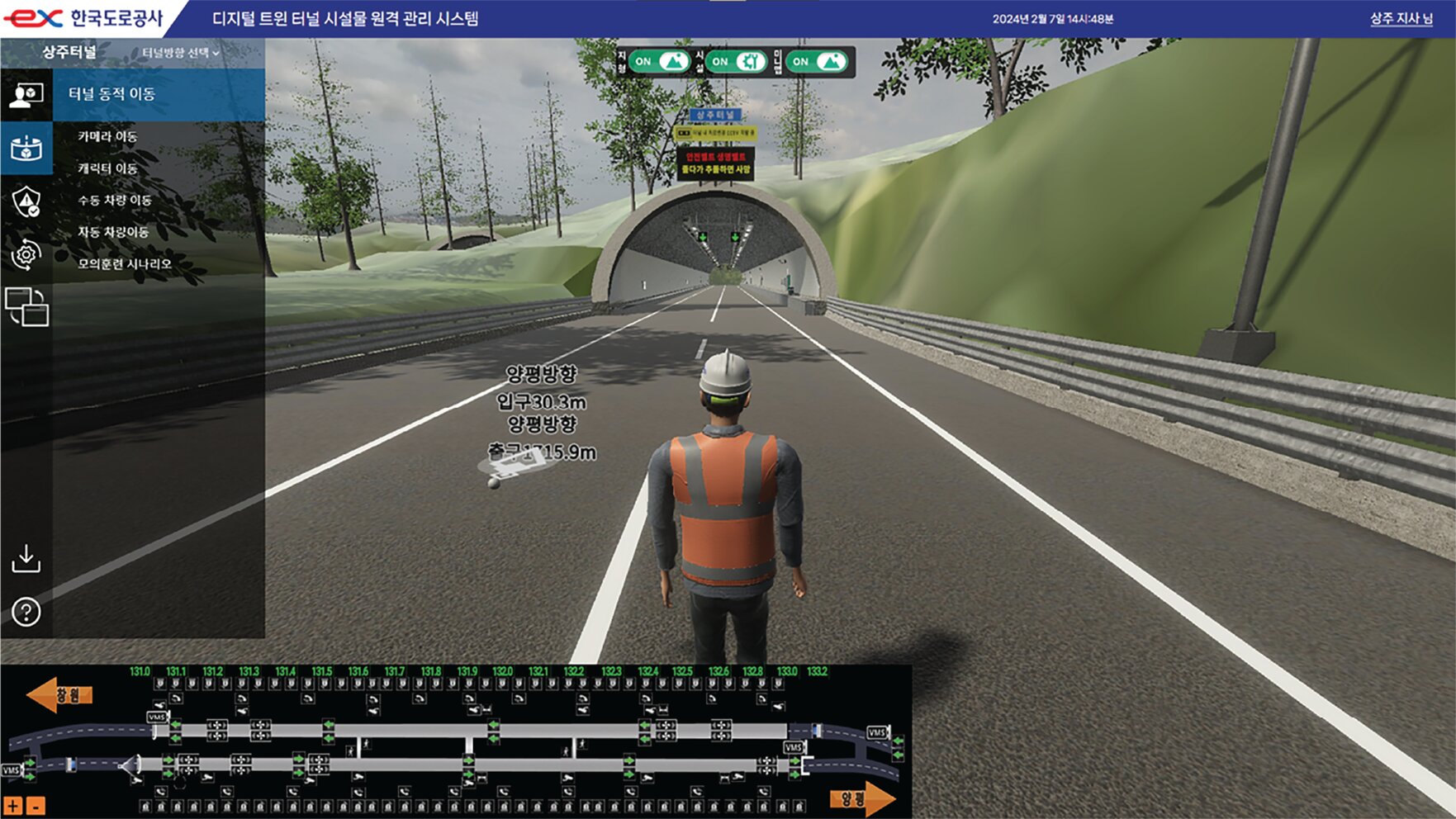Click the user with monitor sidebar icon
This screenshot has width=1456, height=819.
[26, 95]
